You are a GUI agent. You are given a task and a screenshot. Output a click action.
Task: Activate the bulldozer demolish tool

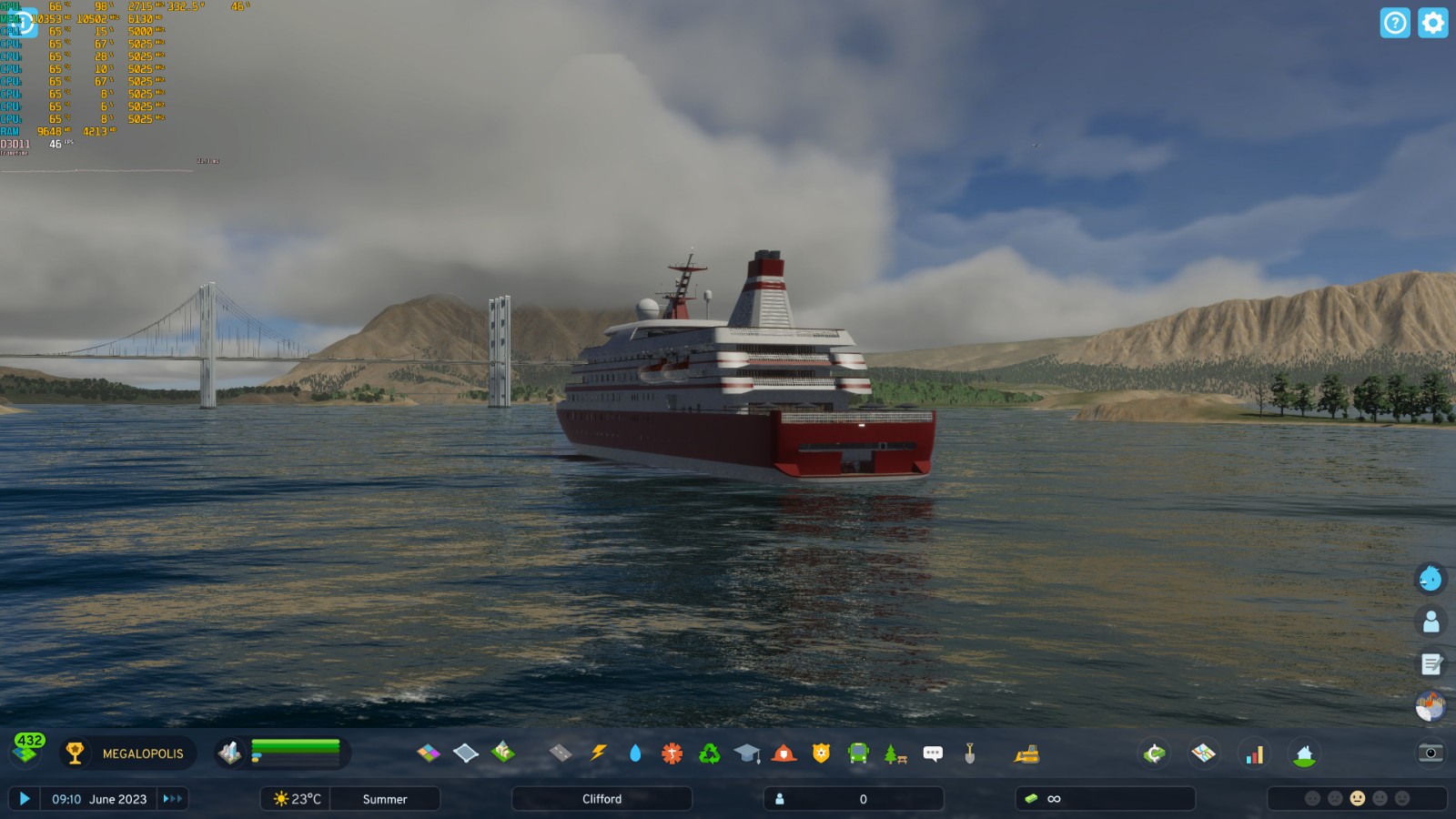[1026, 753]
